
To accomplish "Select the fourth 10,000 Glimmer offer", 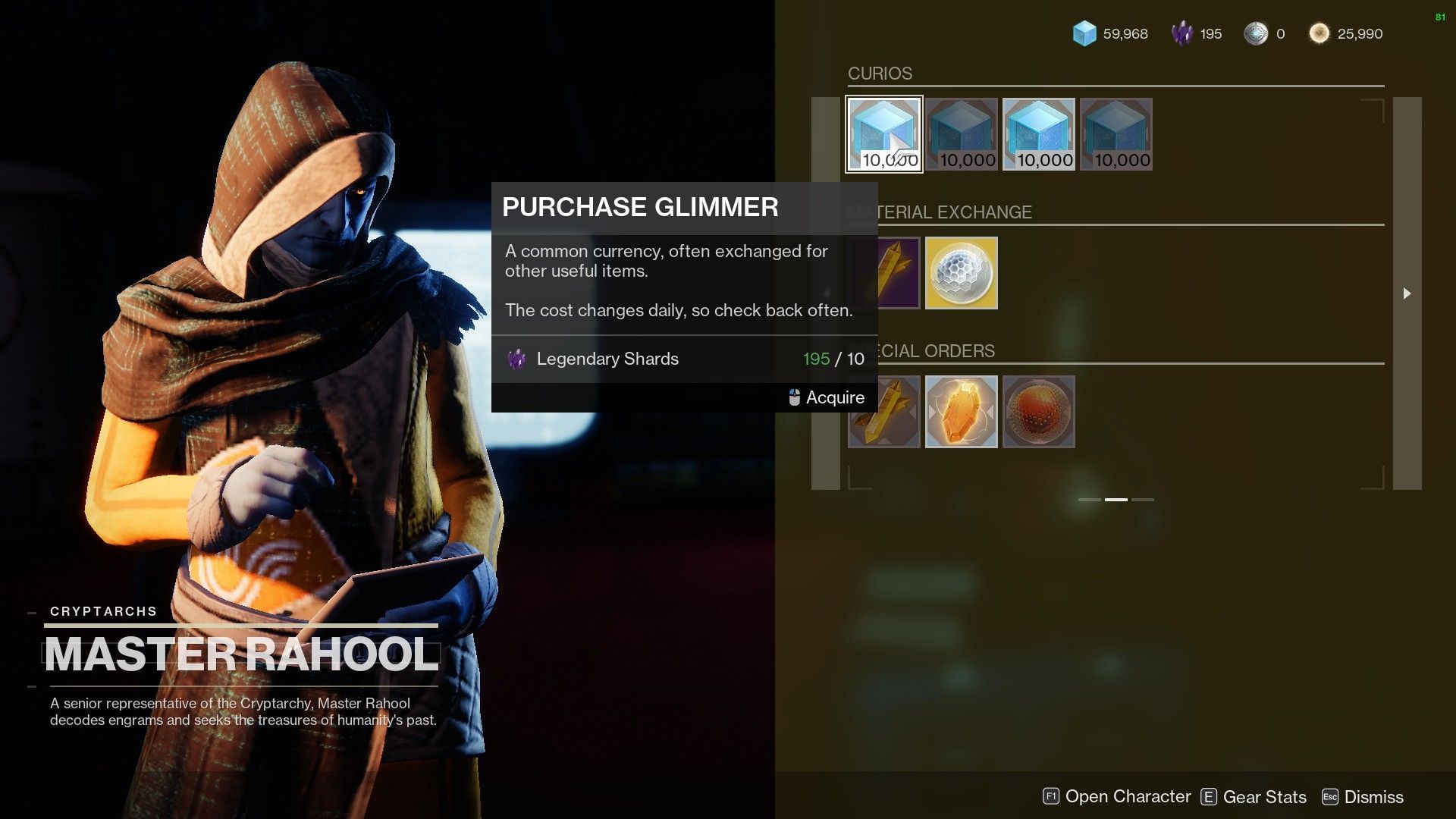I will coord(1115,134).
